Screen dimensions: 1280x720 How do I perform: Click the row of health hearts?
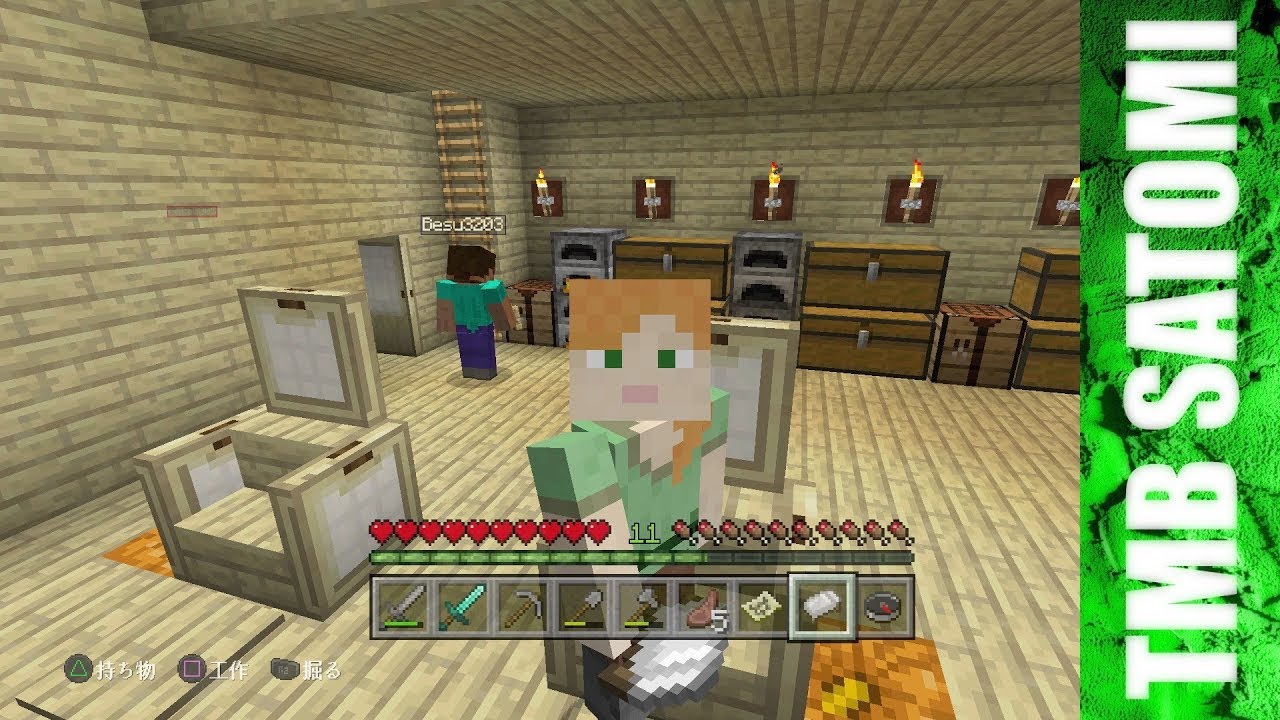(x=490, y=527)
